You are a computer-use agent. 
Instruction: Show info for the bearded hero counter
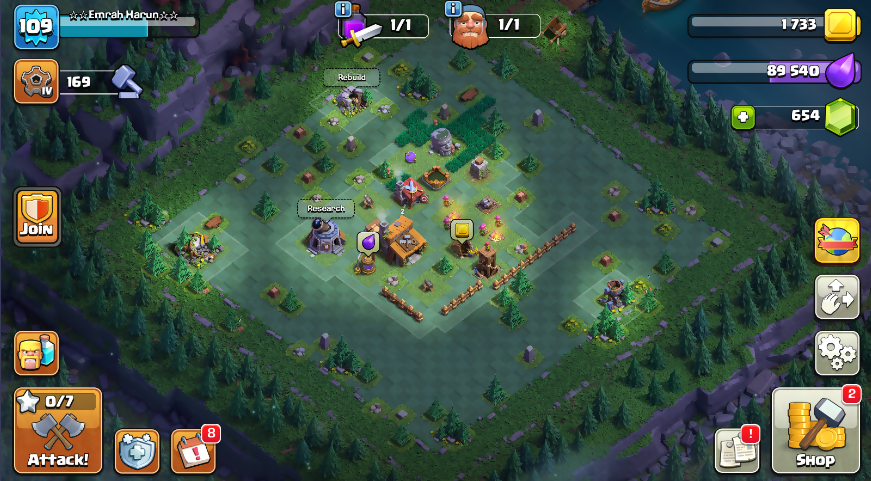tap(454, 9)
